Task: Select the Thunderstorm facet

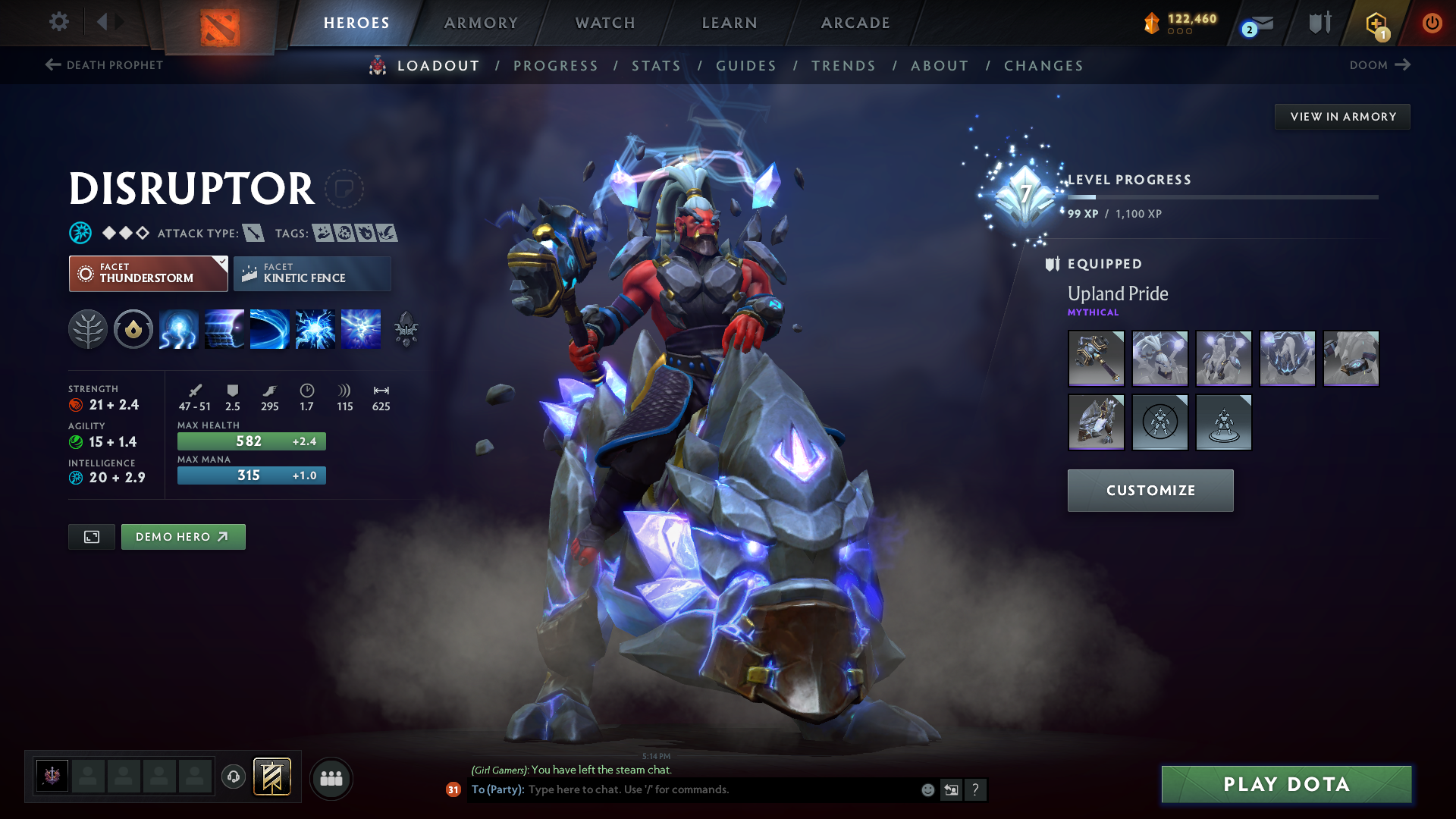Action: click(x=148, y=273)
